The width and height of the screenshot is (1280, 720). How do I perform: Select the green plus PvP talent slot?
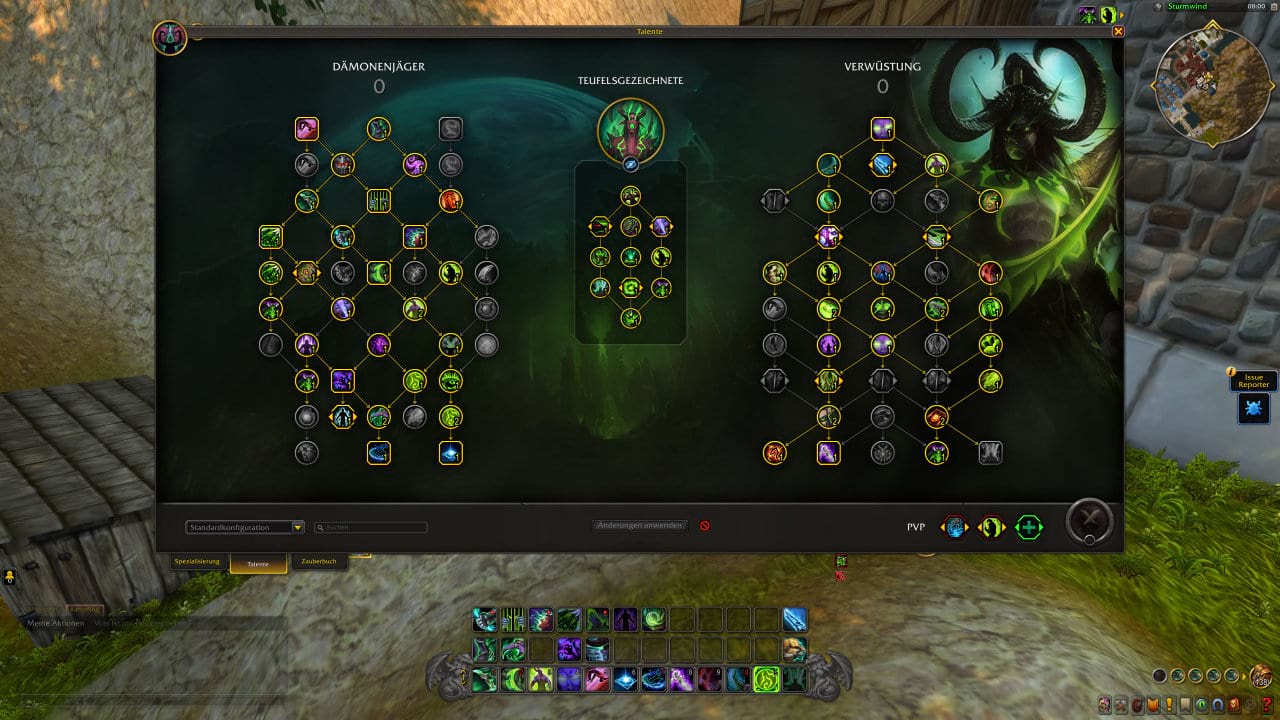coord(1028,527)
